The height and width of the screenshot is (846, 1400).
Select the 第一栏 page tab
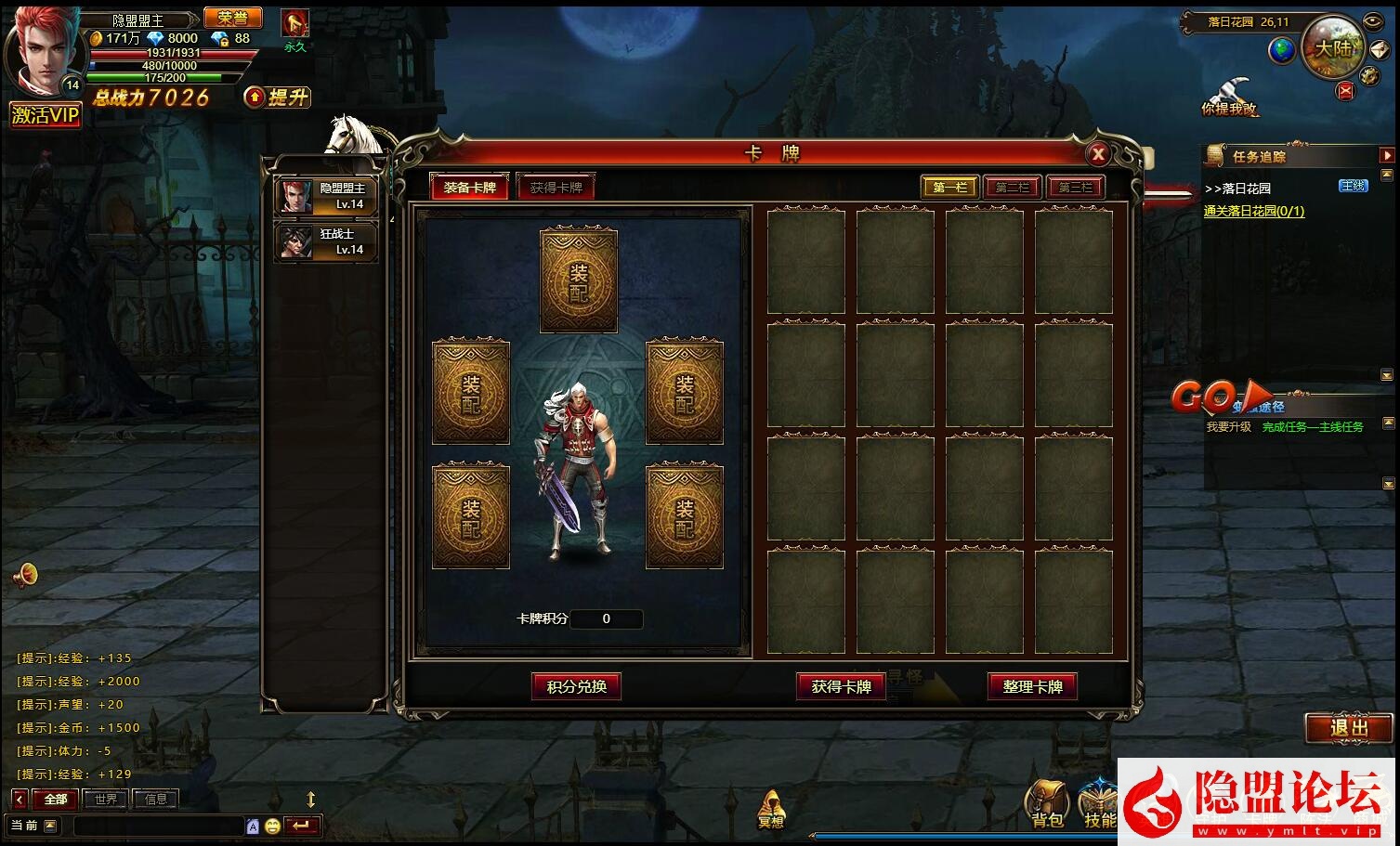(949, 188)
